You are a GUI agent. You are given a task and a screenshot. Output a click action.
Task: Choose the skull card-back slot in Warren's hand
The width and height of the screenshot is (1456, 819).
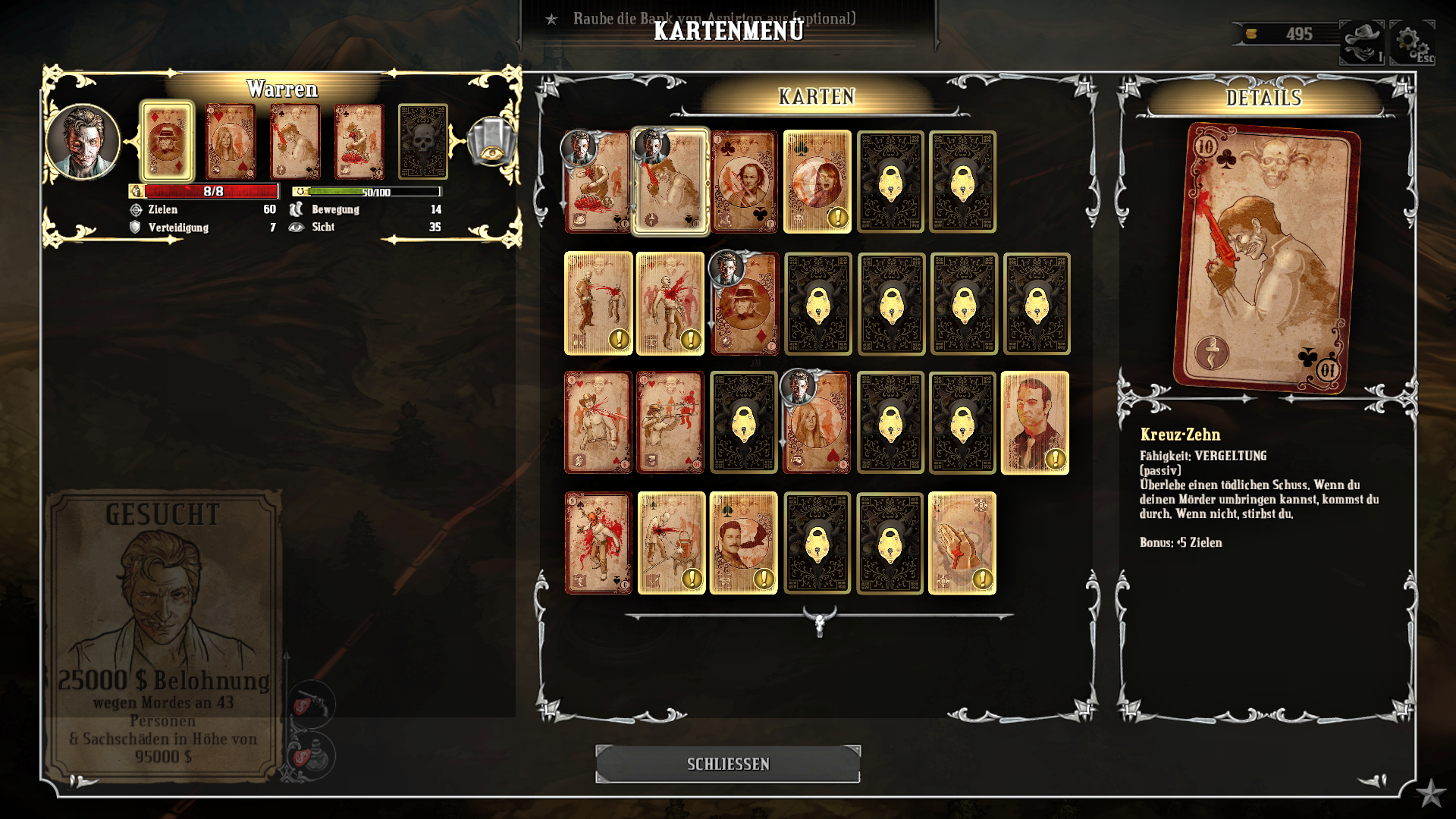tap(423, 142)
